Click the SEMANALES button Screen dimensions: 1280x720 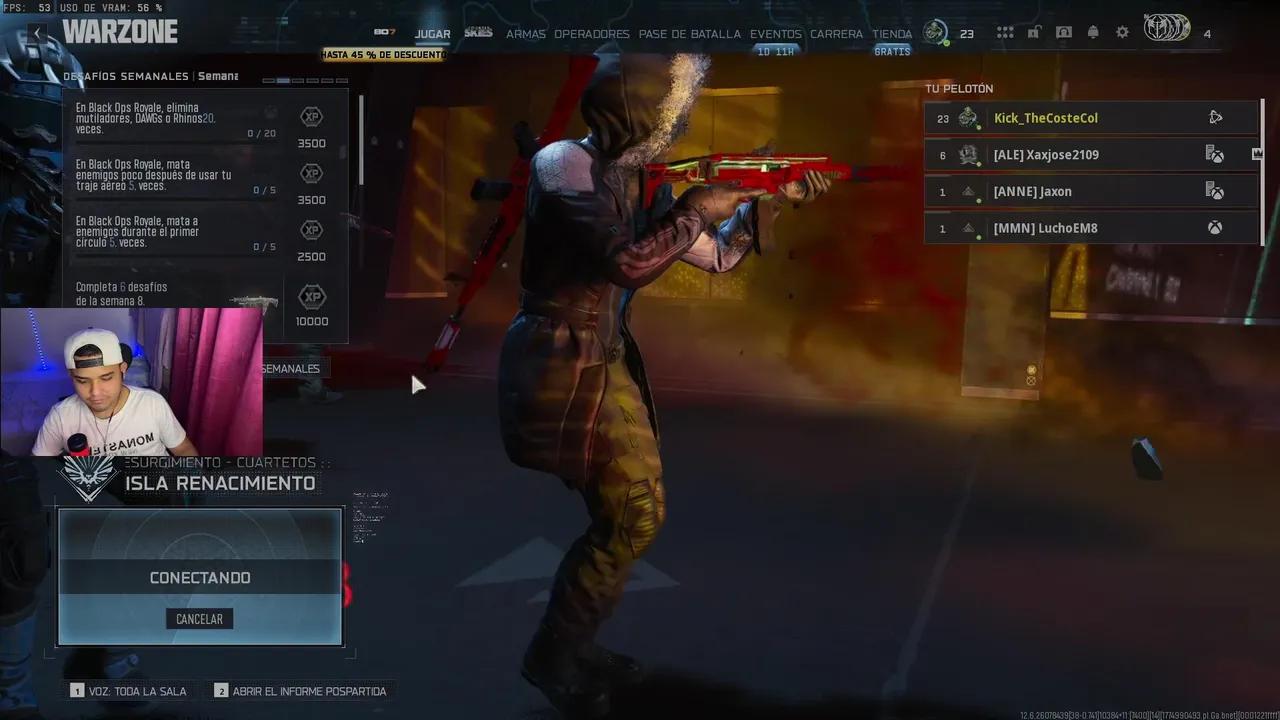288,368
